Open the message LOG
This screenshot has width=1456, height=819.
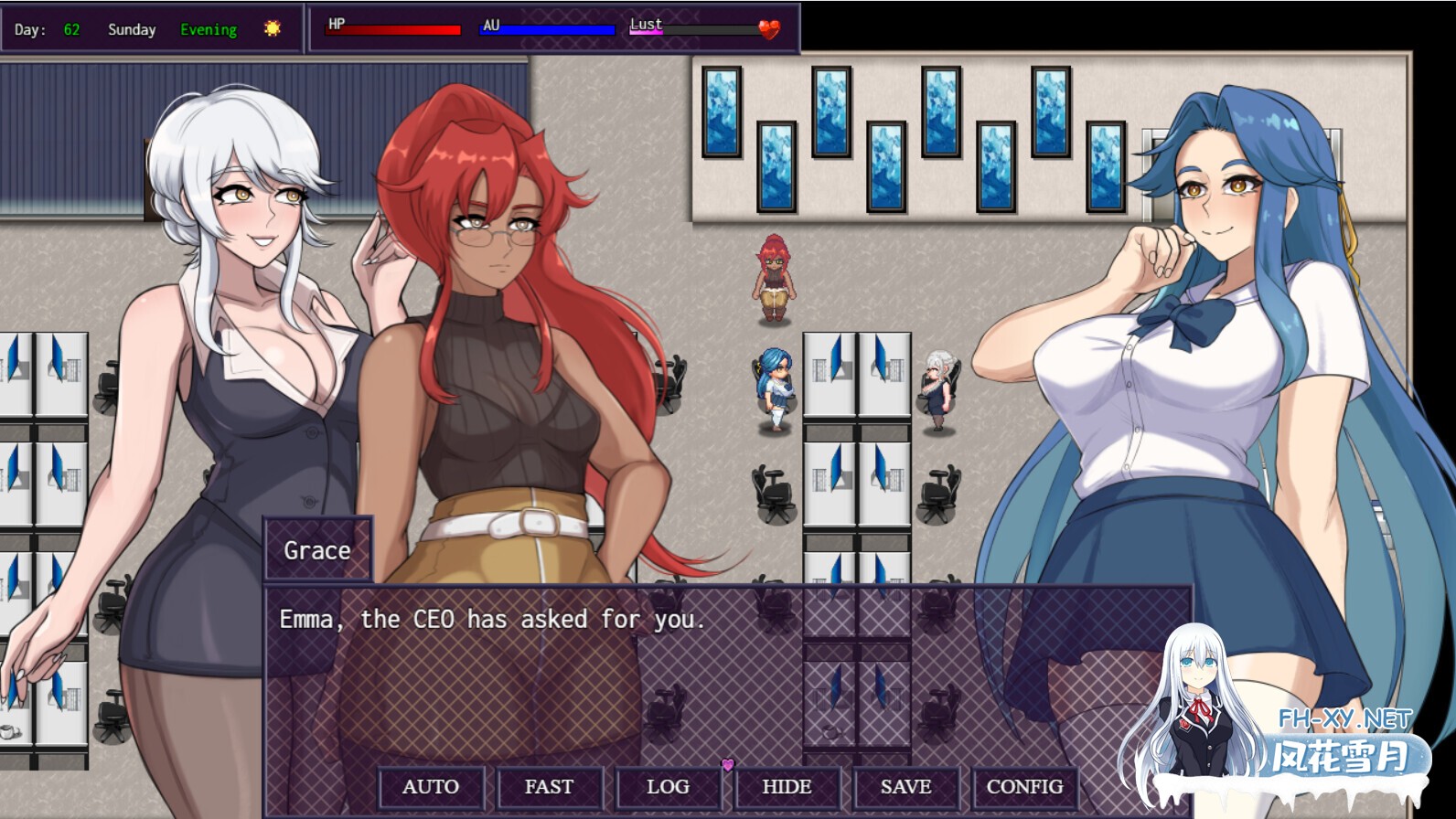click(x=669, y=786)
